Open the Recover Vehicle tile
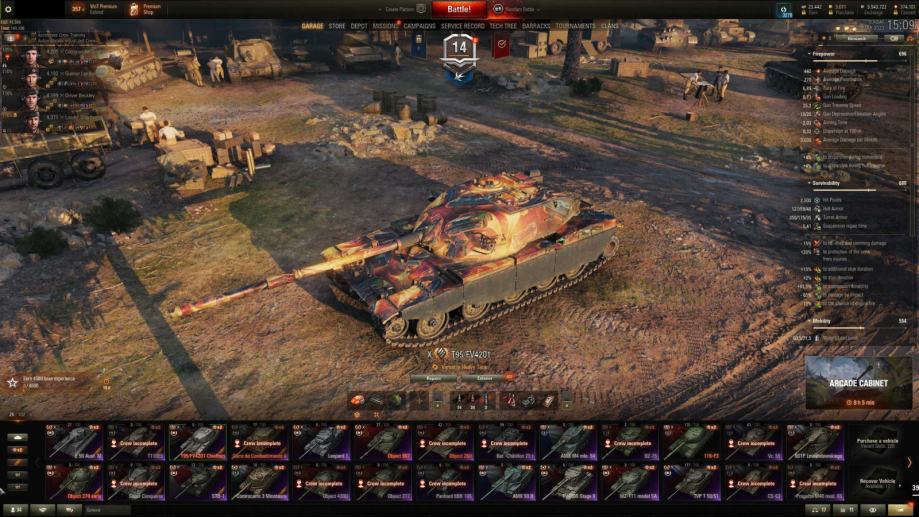 click(877, 481)
